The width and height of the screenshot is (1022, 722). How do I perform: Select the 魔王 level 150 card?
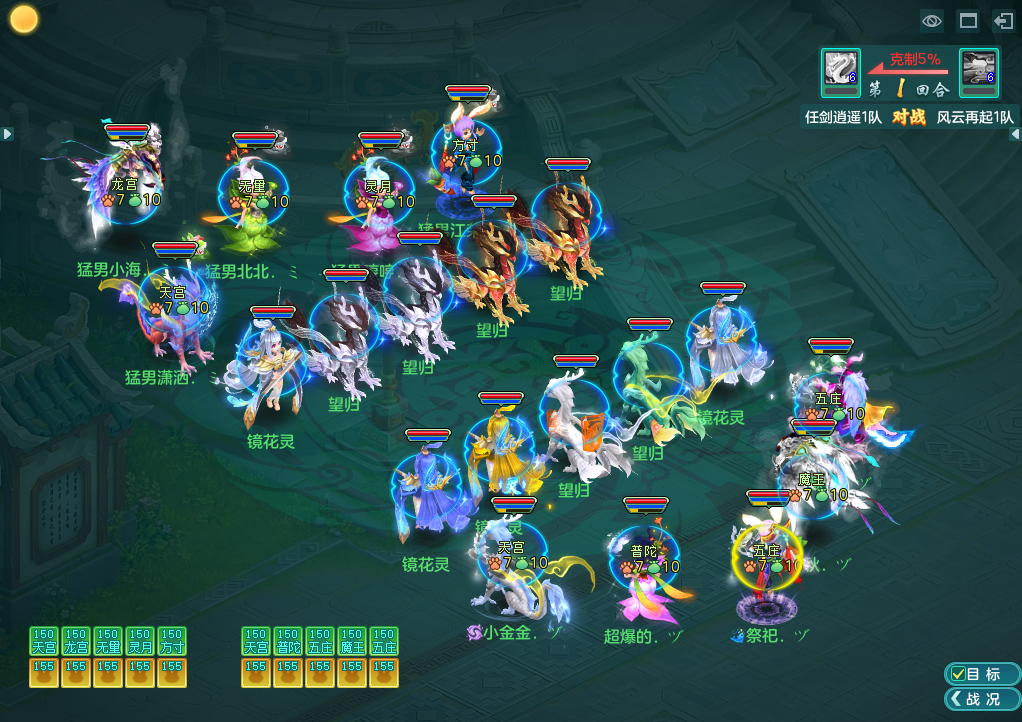pyautogui.click(x=352, y=641)
